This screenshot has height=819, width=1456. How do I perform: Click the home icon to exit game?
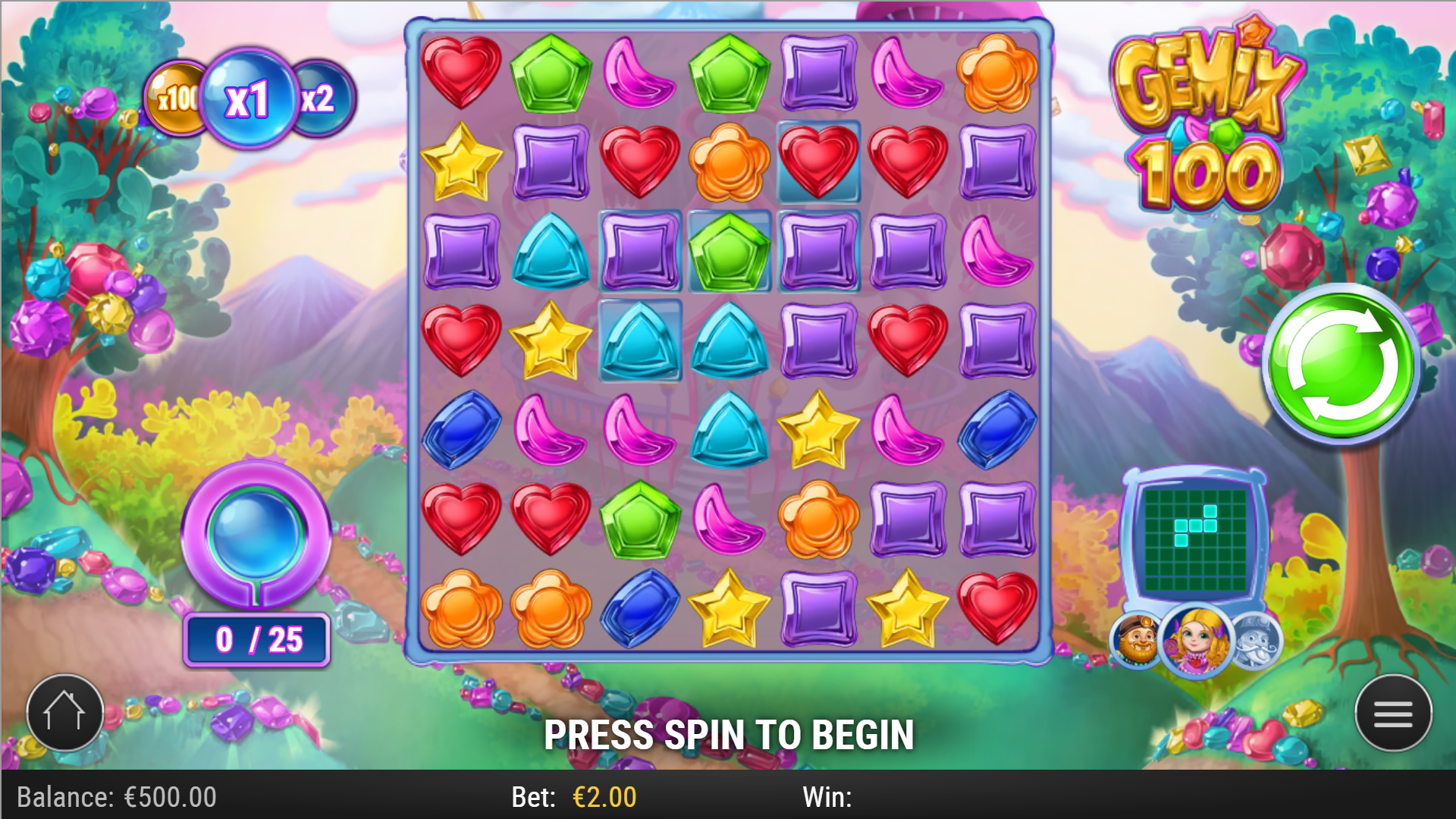tap(64, 711)
